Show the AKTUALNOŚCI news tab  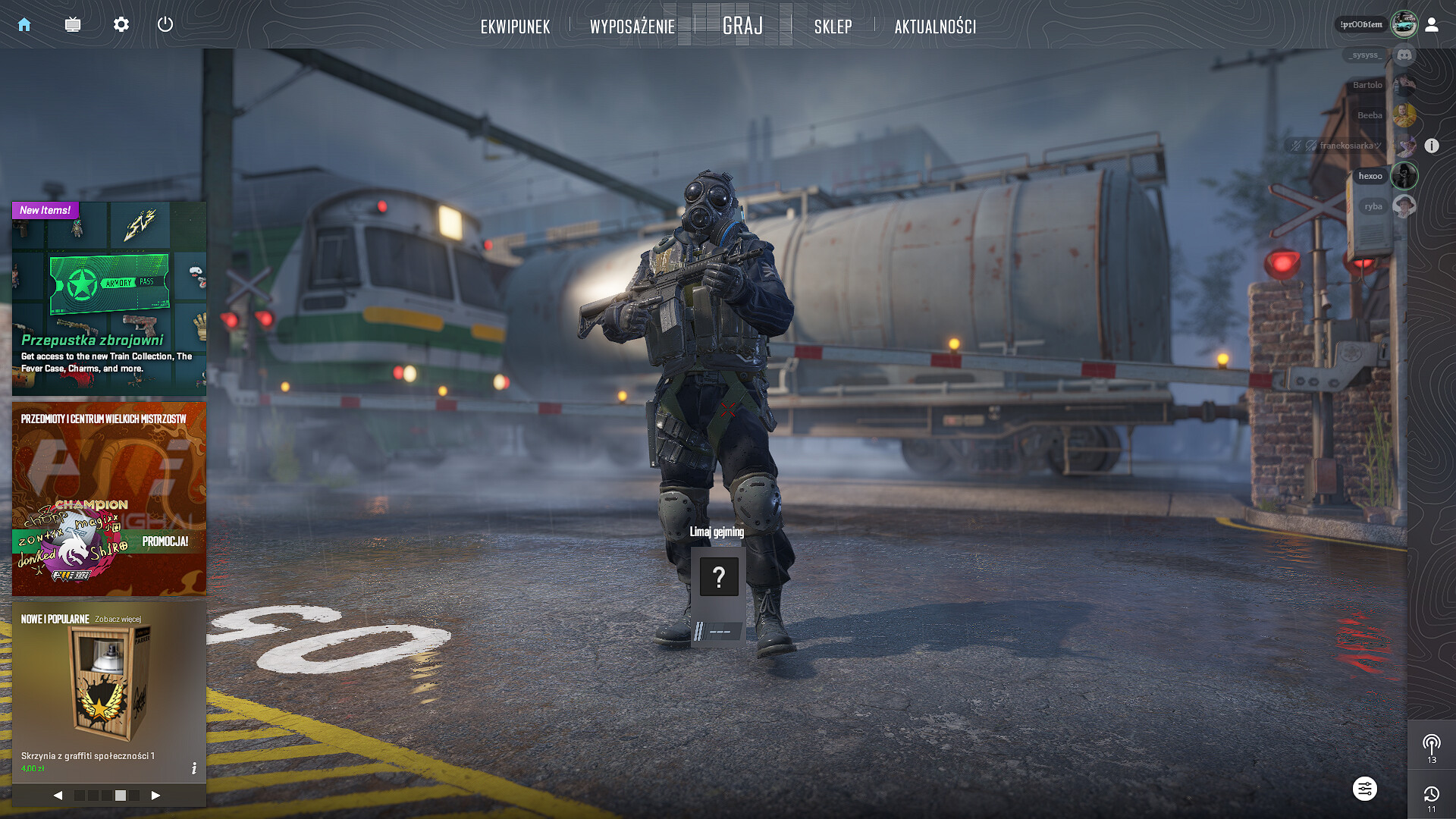coord(935,27)
